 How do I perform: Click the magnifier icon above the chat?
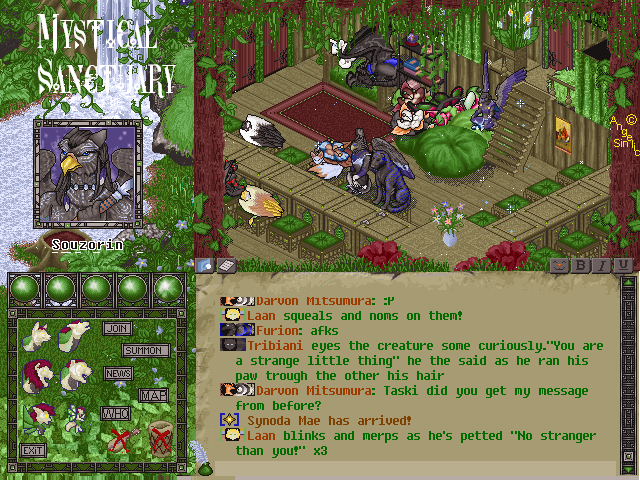click(x=206, y=265)
